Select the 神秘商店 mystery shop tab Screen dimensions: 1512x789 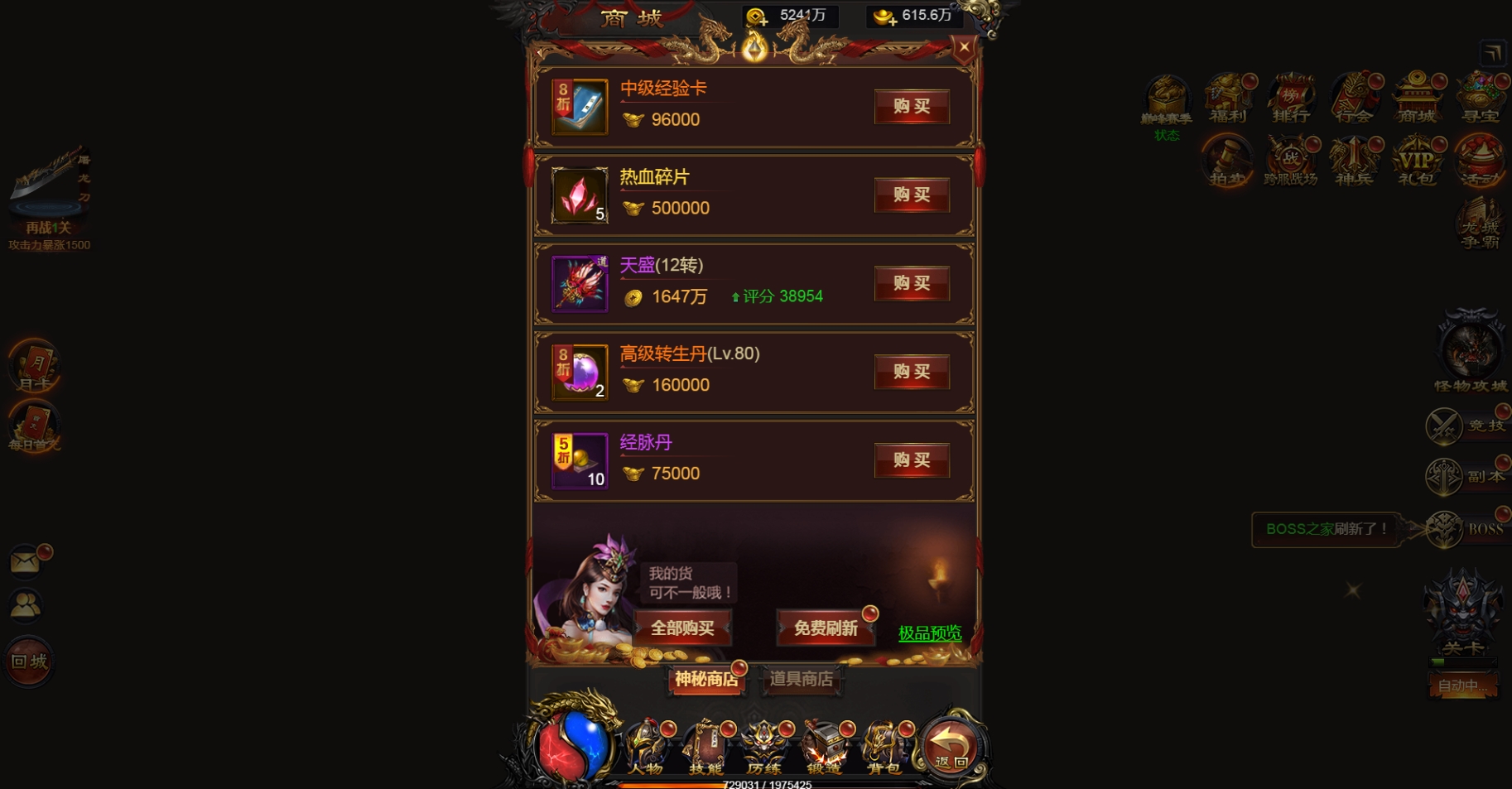coord(706,681)
